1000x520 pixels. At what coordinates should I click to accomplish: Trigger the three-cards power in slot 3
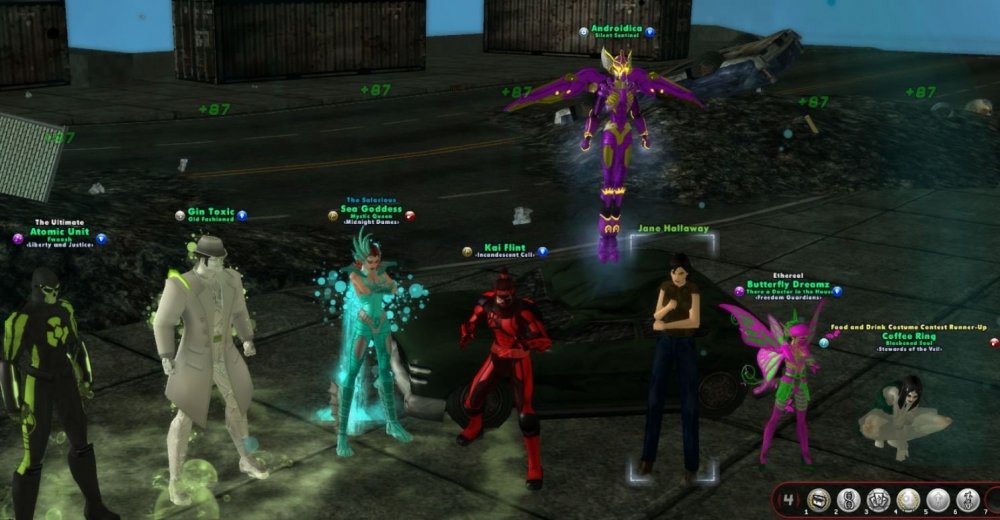pos(879,499)
